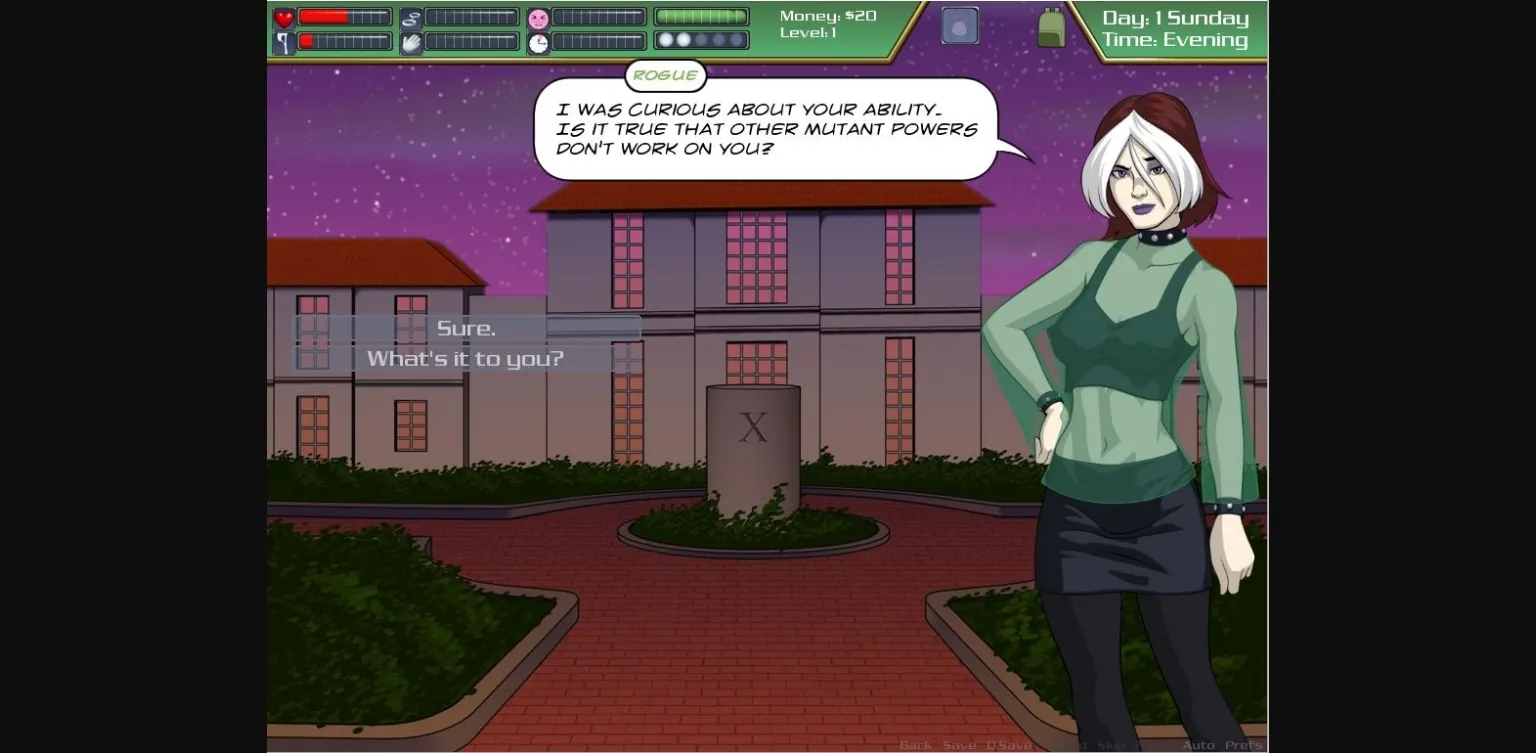This screenshot has width=1536, height=753.
Task: Select Back to rewind dialogue
Action: click(913, 745)
